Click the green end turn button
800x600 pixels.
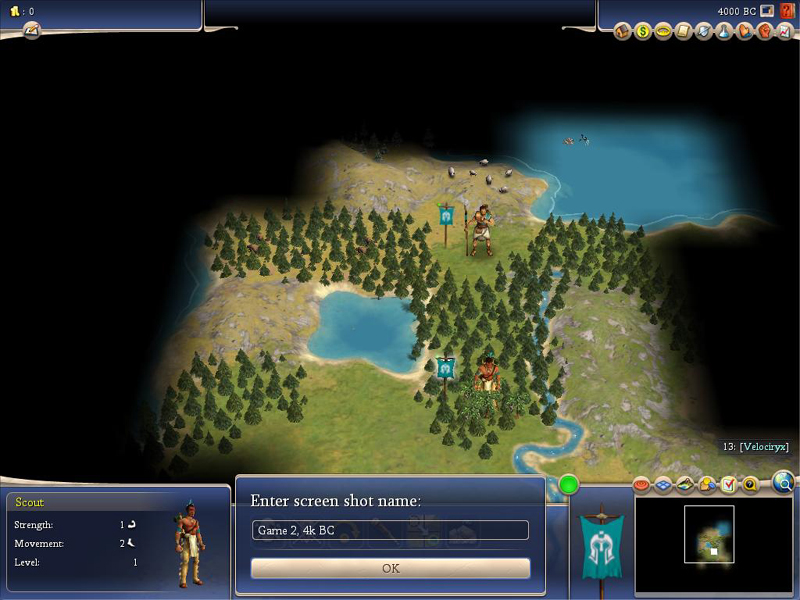[x=569, y=486]
